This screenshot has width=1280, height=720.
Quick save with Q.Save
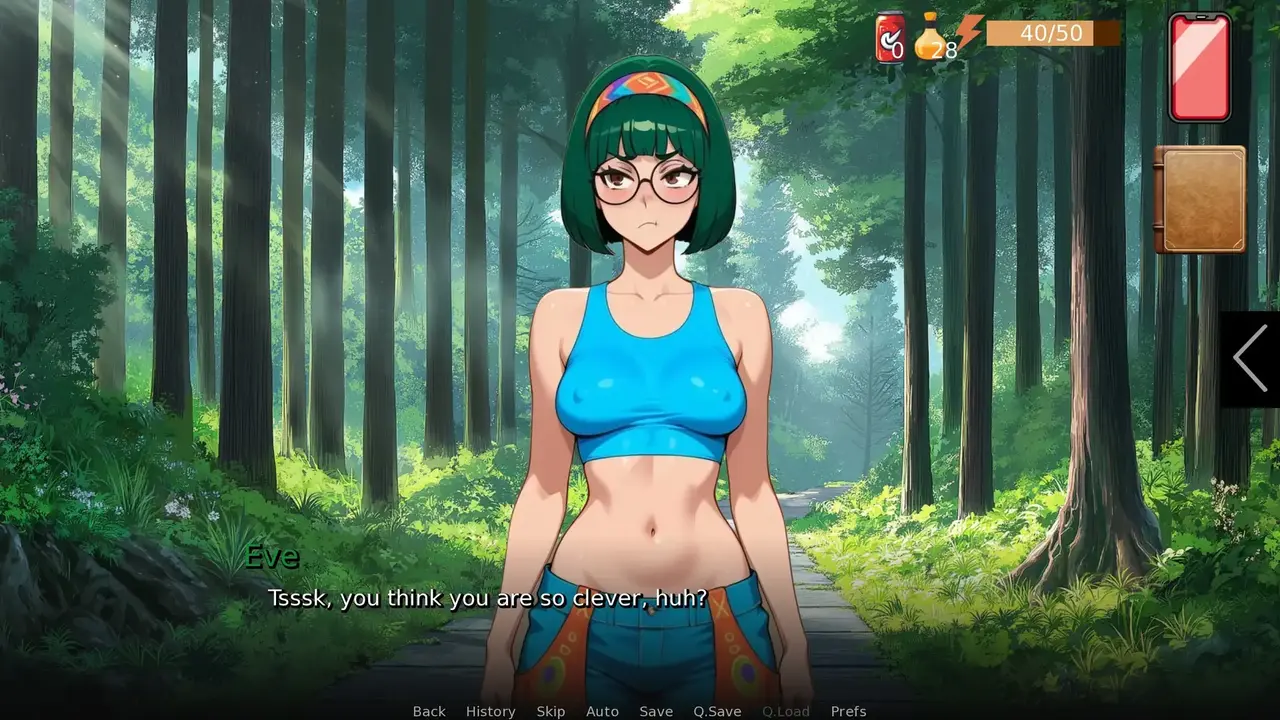coord(717,711)
